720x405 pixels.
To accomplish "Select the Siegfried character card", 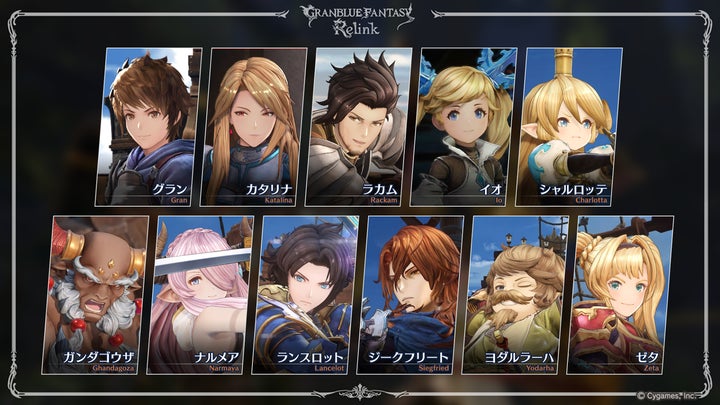I will [x=411, y=295].
